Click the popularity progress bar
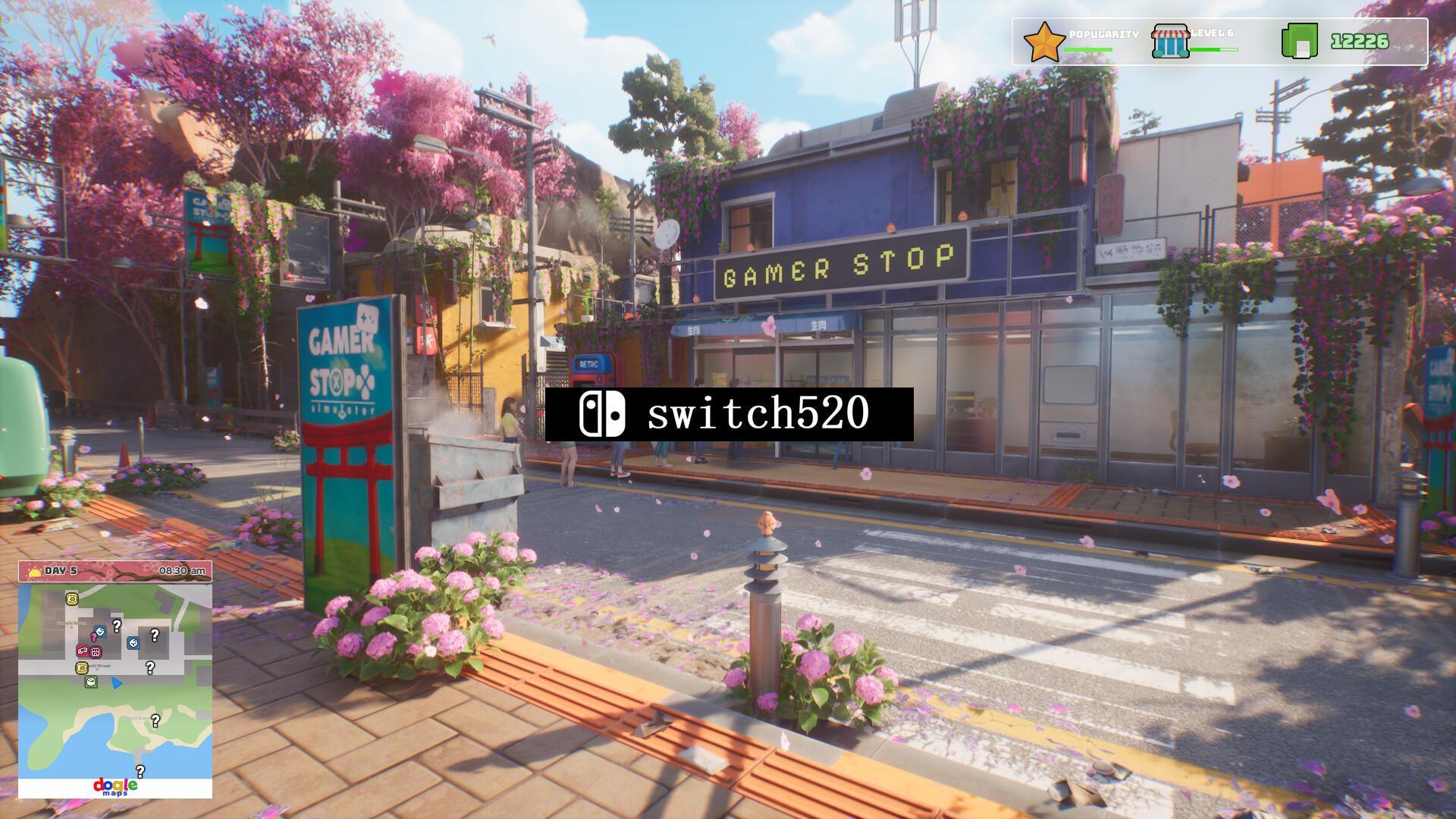 coord(1087,49)
